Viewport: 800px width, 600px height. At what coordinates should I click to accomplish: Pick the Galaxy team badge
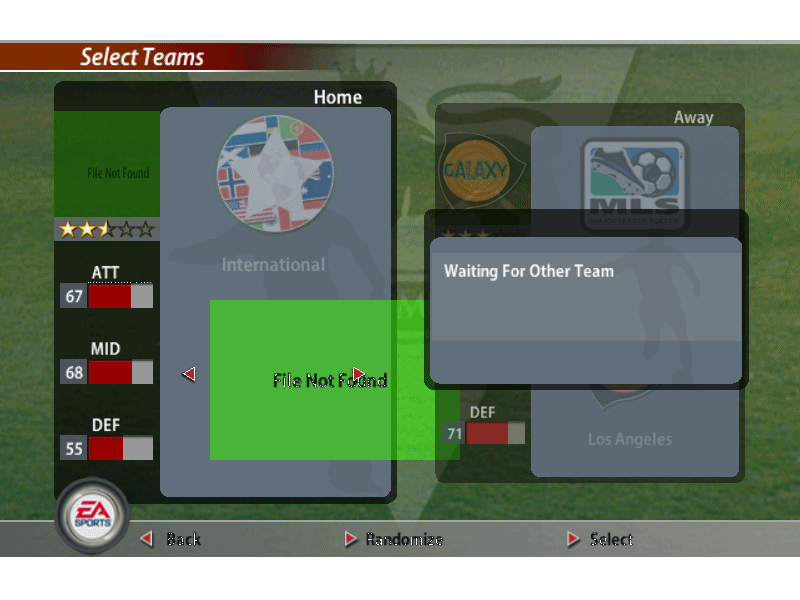(x=475, y=170)
